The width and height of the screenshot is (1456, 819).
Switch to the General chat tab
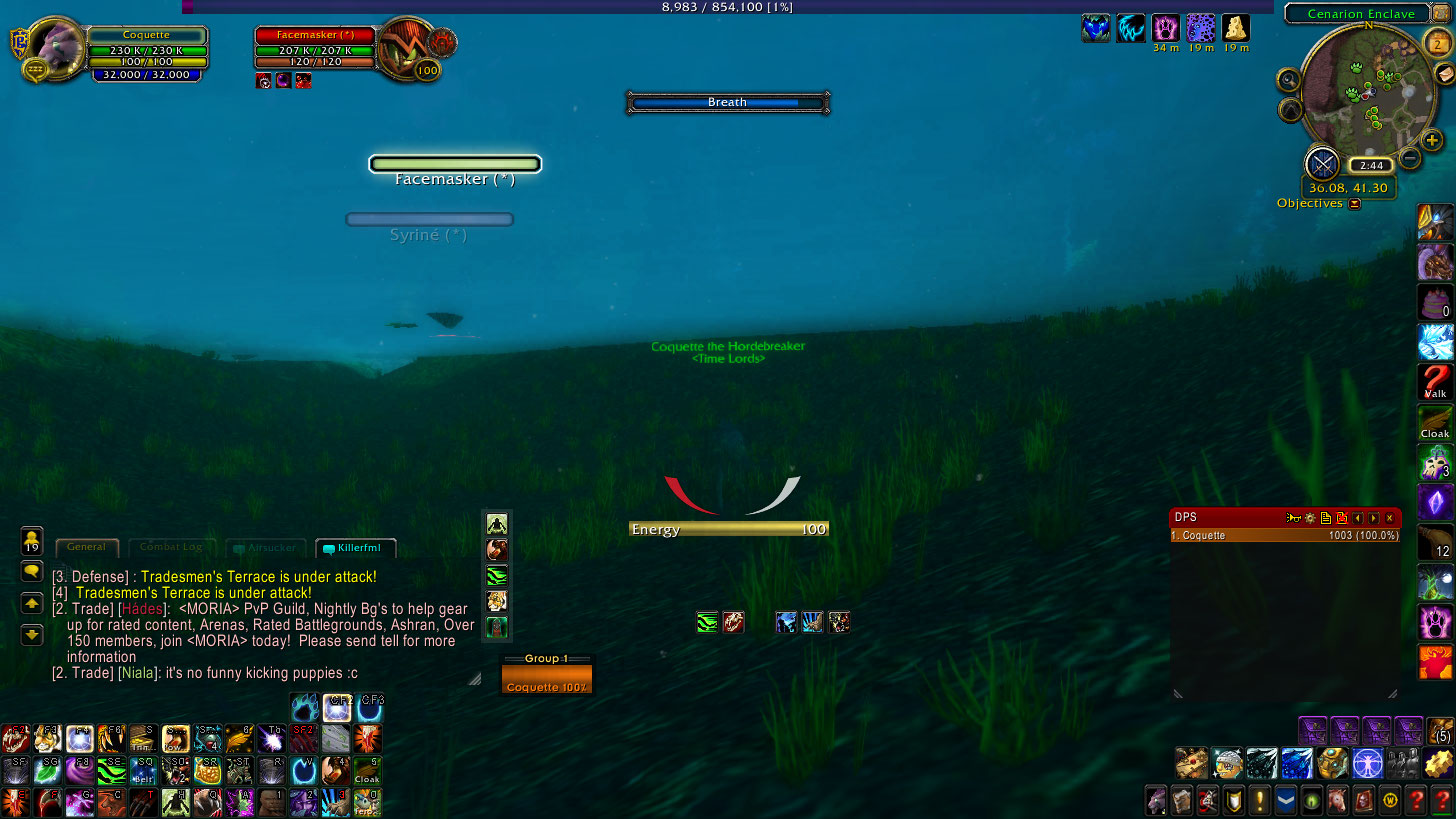[87, 548]
